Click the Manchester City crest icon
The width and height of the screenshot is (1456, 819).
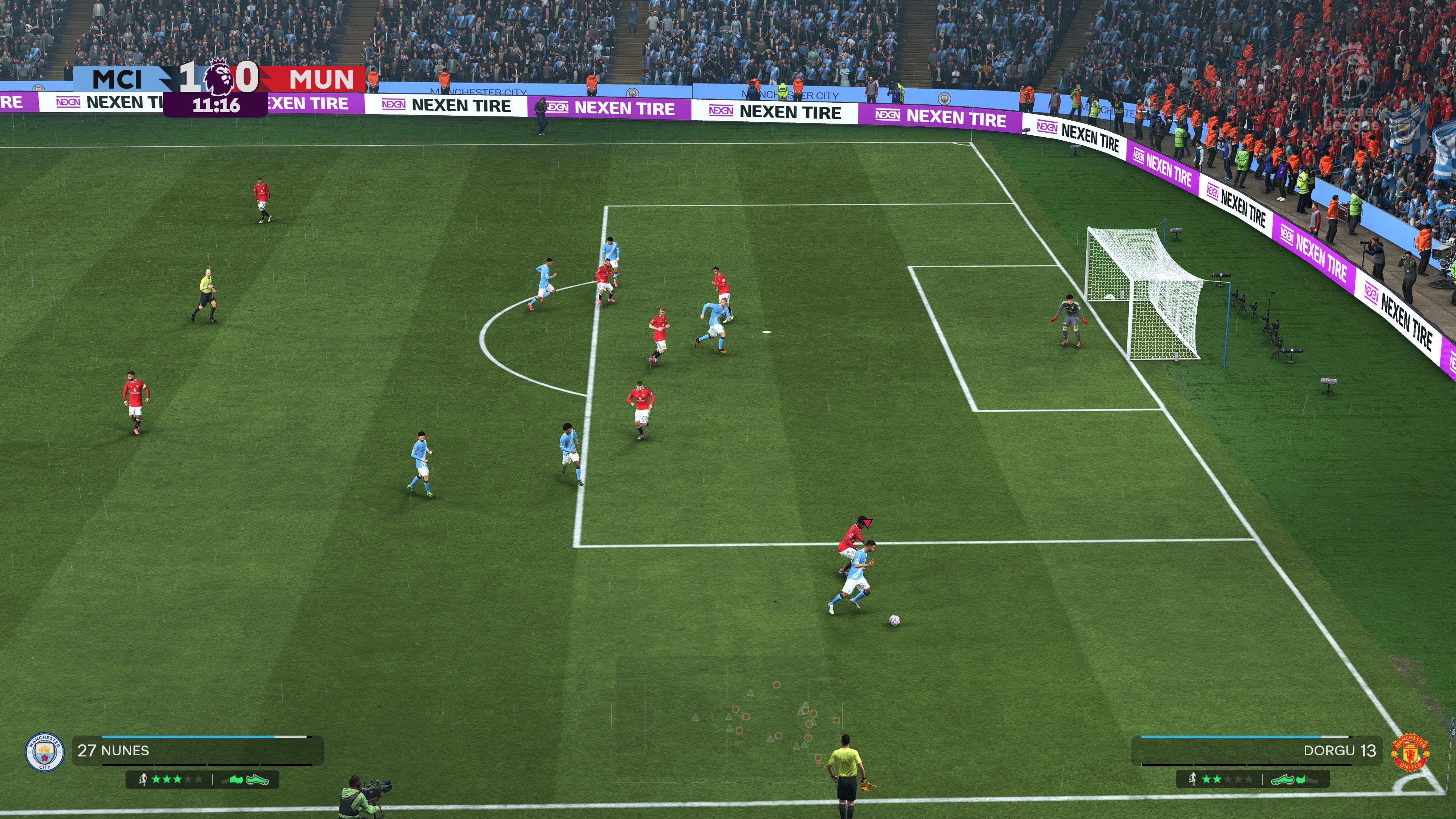coord(44,752)
